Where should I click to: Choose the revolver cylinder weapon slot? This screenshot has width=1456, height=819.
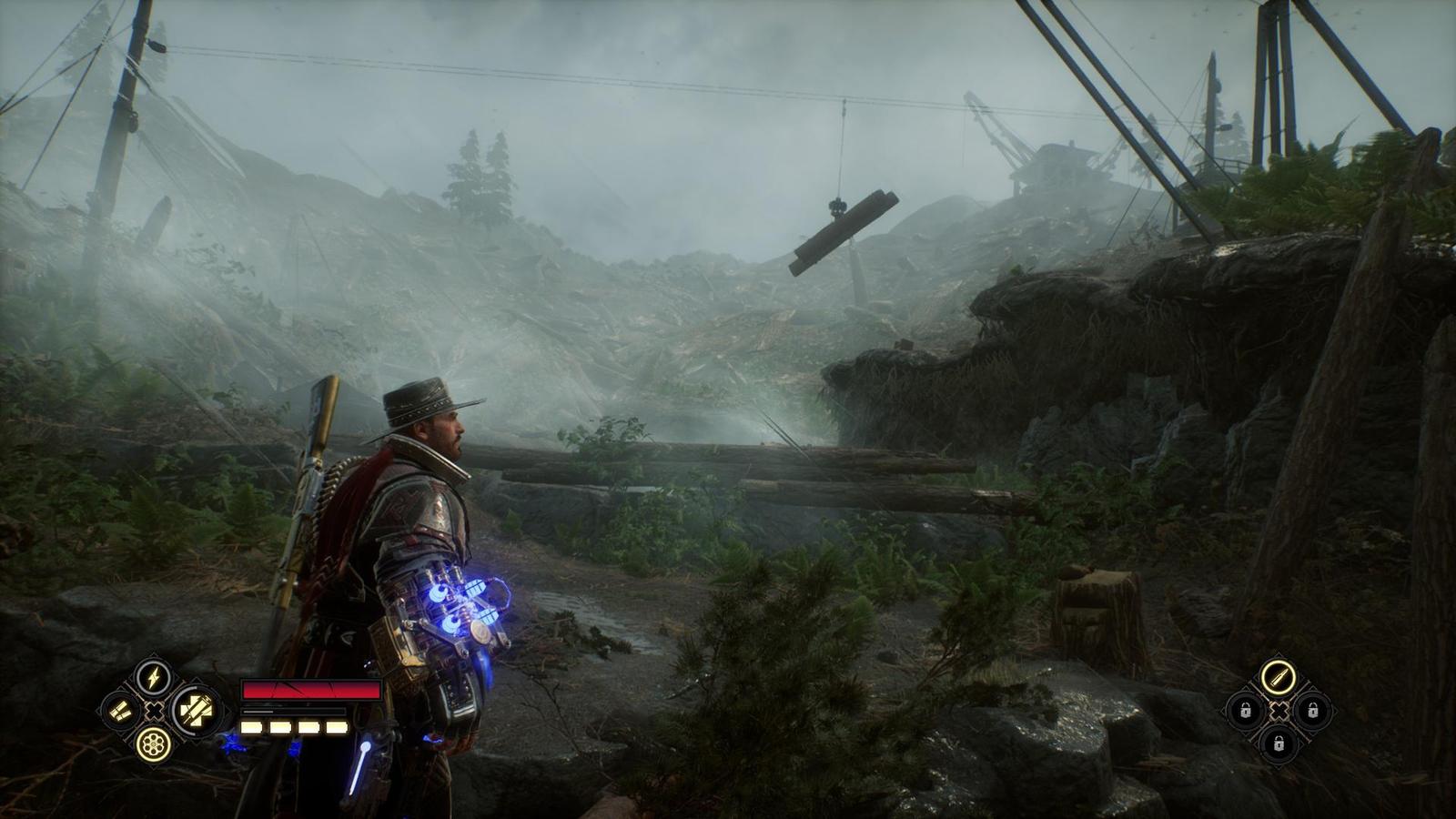click(x=154, y=743)
